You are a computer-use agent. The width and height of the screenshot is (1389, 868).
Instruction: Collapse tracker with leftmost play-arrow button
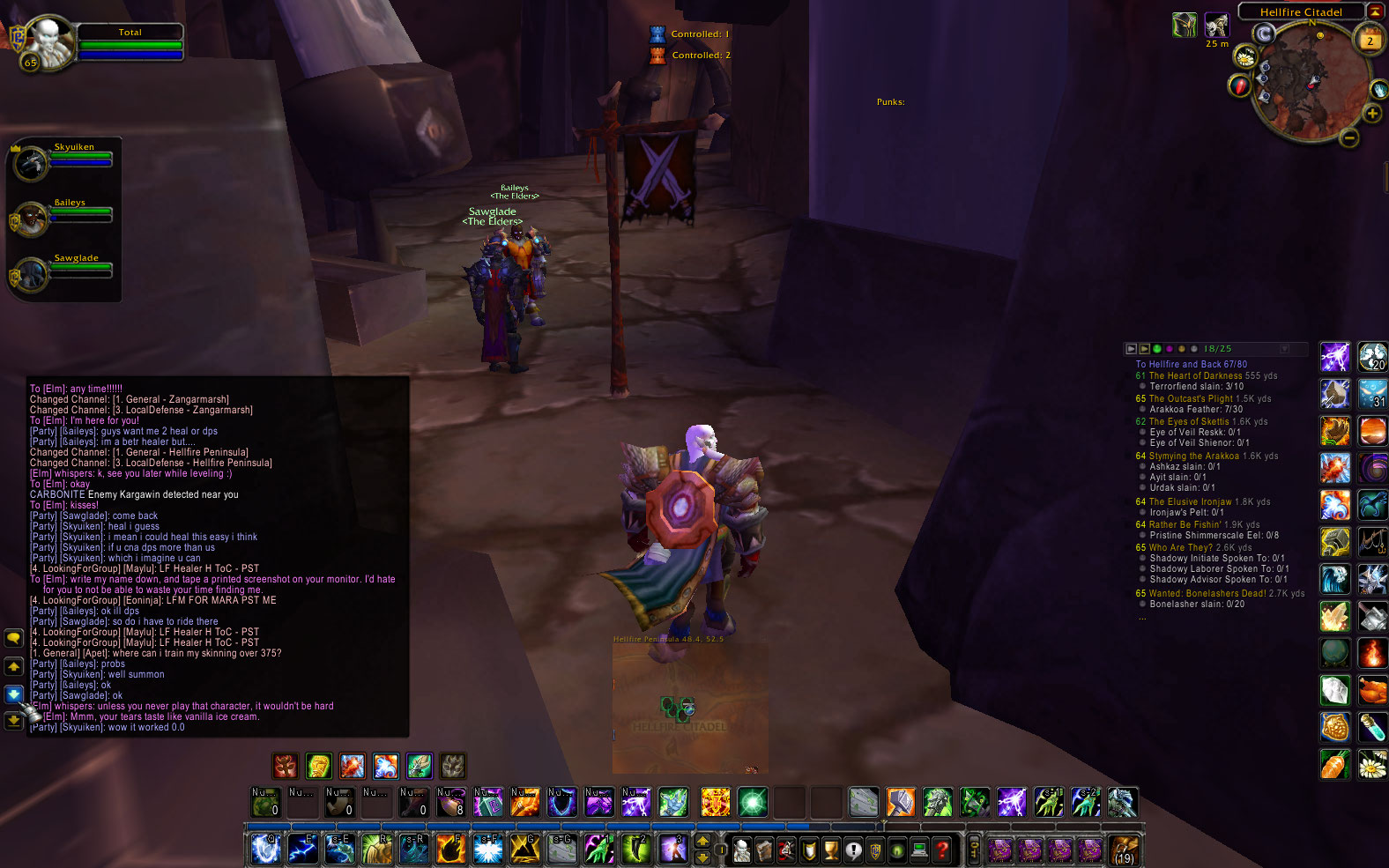click(1132, 348)
